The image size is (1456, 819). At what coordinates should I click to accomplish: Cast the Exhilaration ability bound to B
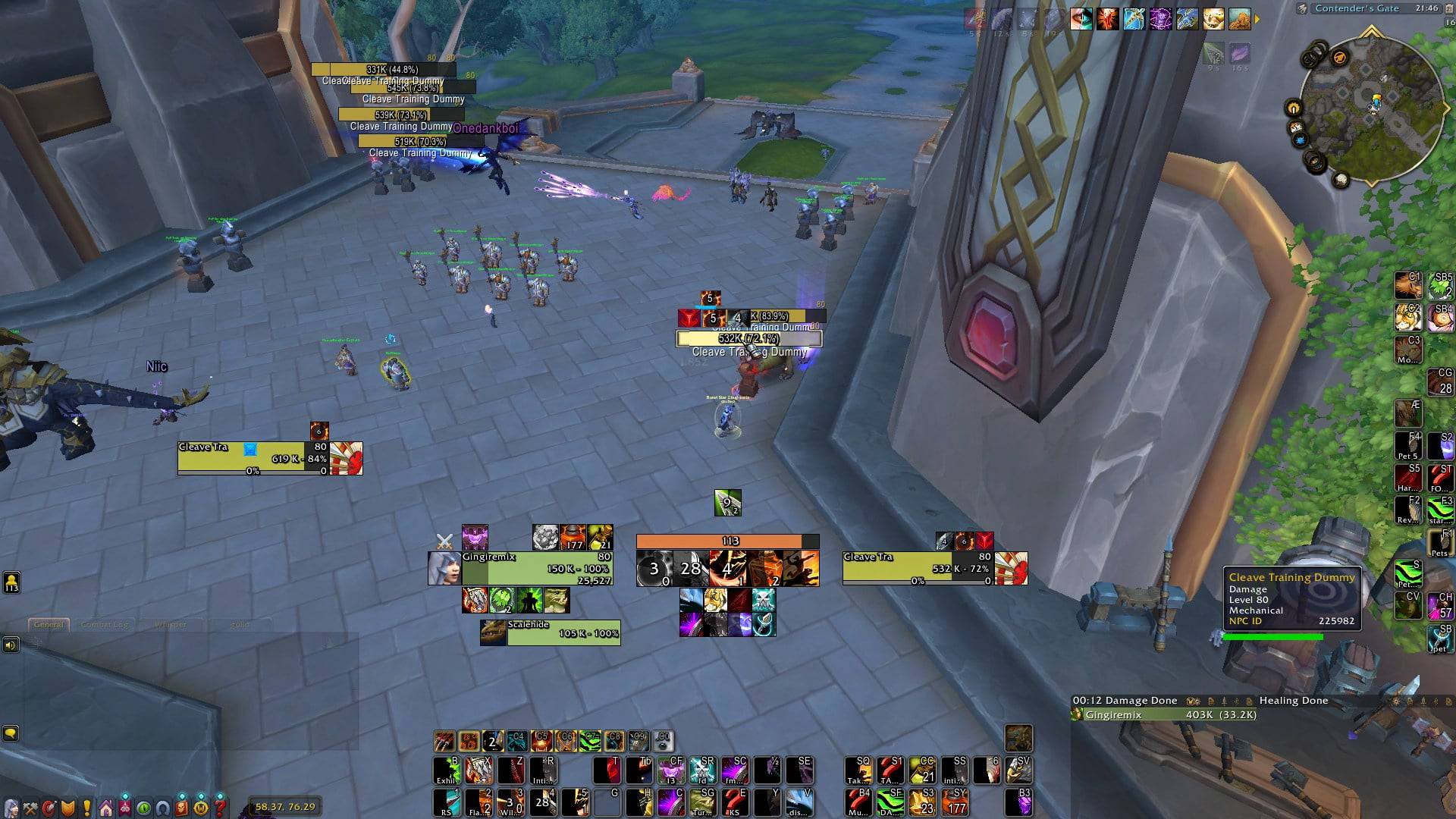(x=447, y=770)
